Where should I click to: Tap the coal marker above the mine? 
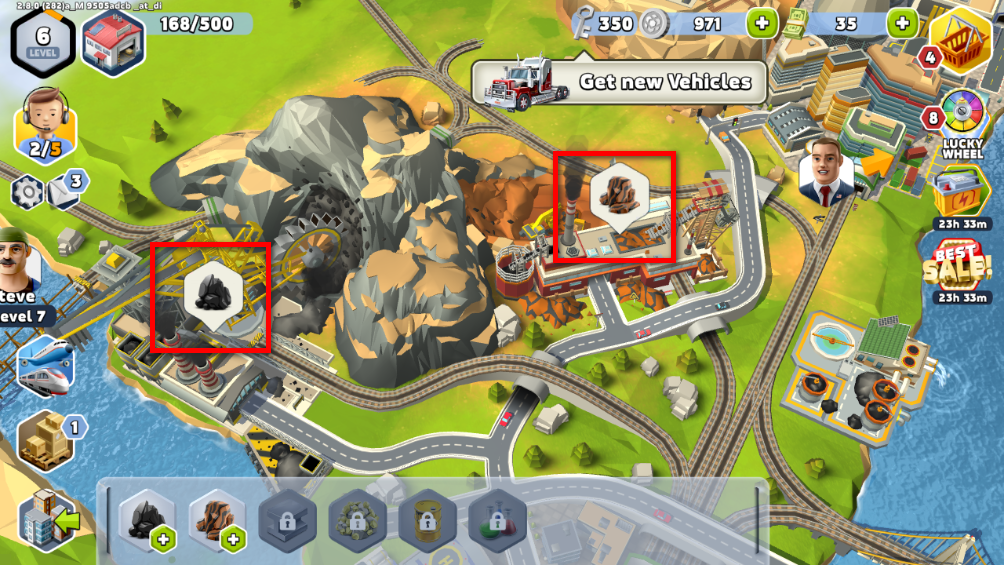point(211,294)
